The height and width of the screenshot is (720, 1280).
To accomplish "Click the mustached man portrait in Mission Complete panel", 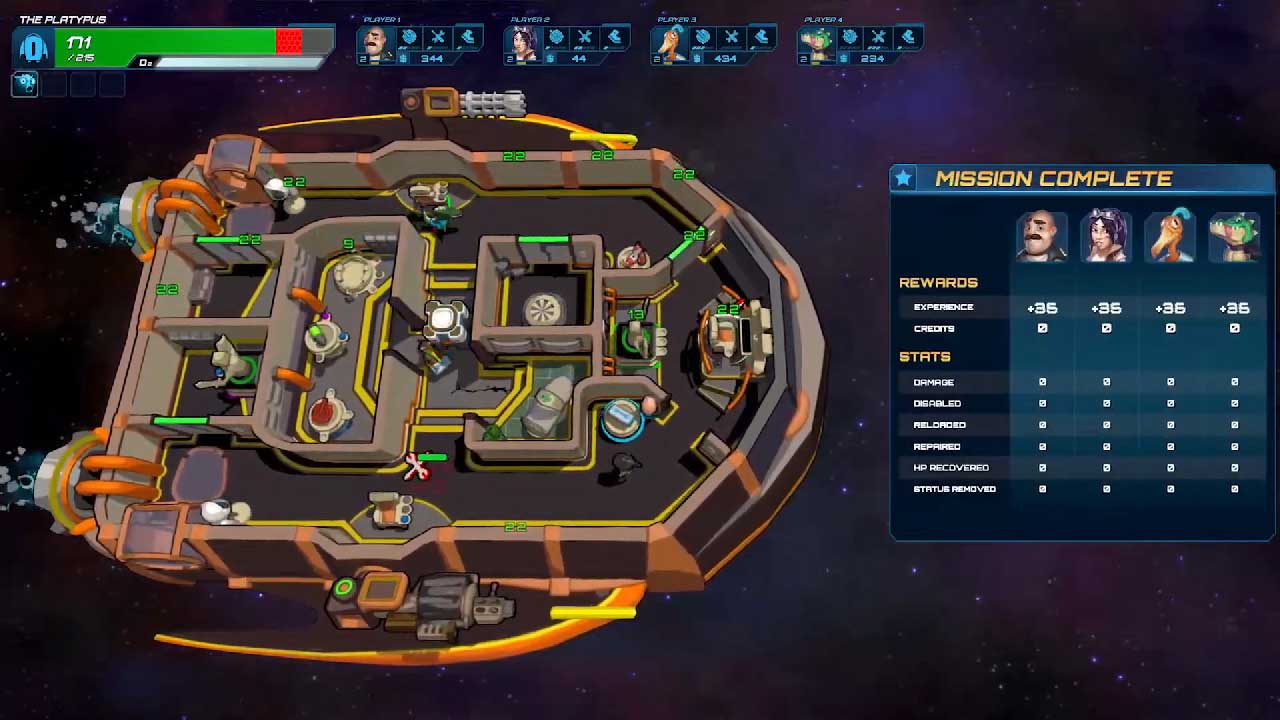I will click(1041, 237).
